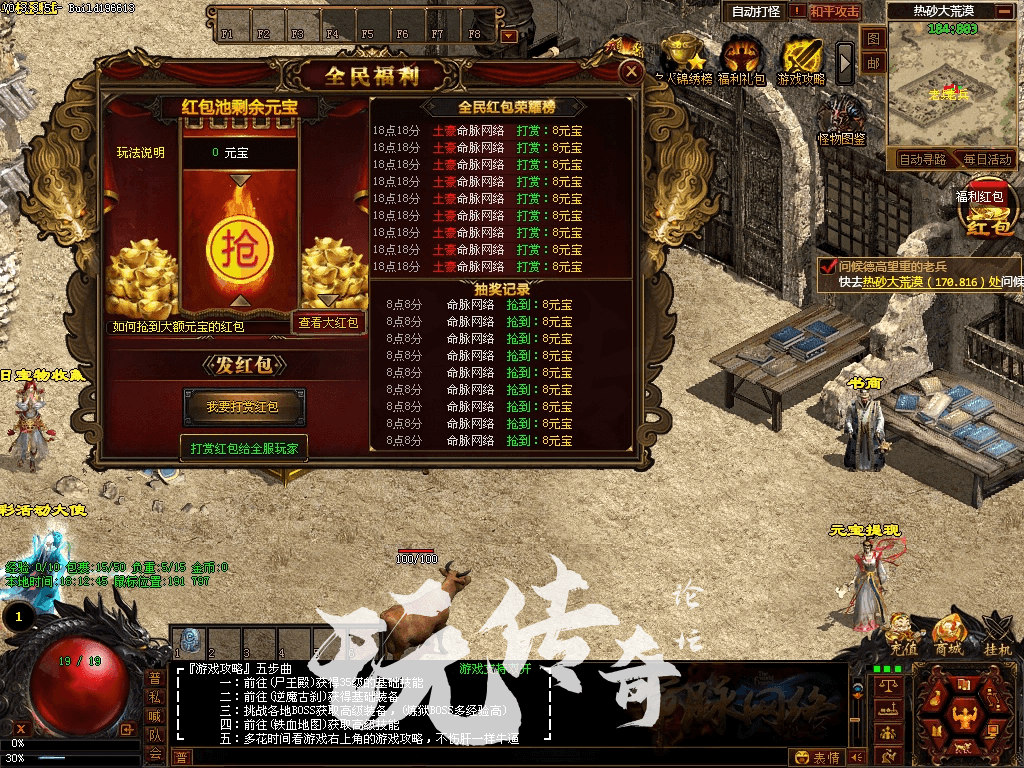Screen dimensions: 1024x768
Task: Grab a red packet with the 抢 button
Action: [x=239, y=243]
